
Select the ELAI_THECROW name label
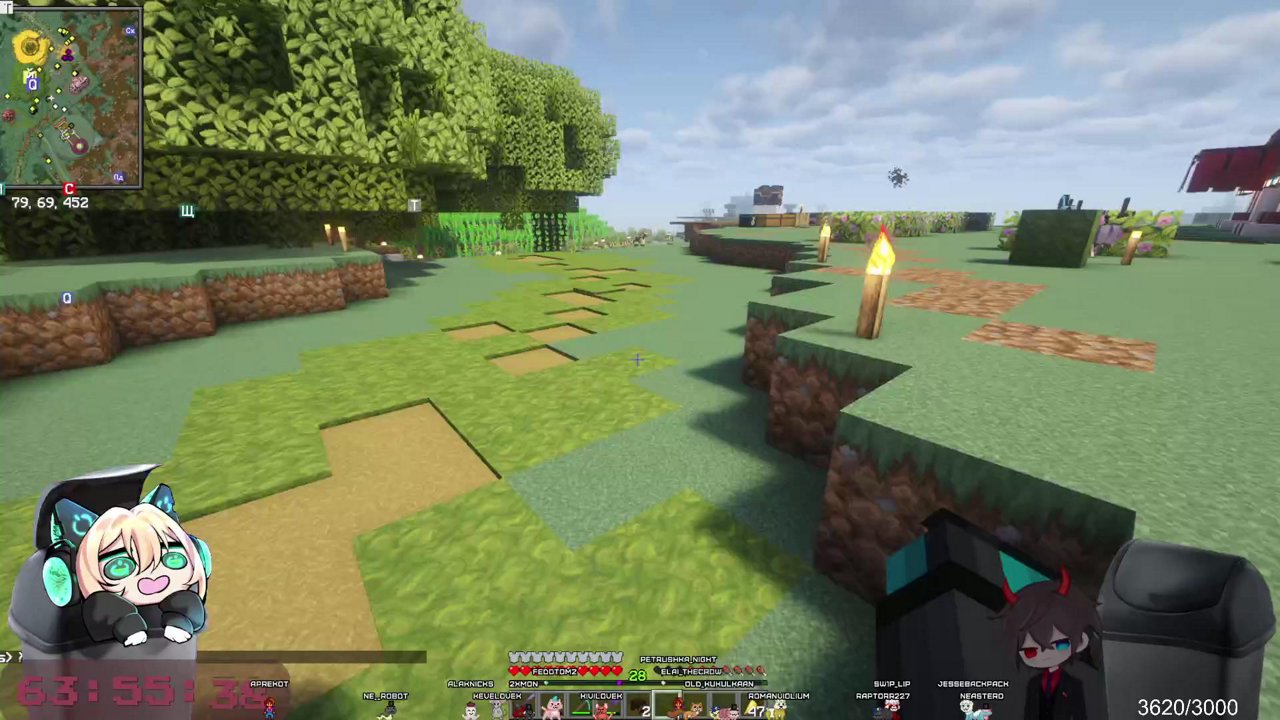[x=690, y=670]
